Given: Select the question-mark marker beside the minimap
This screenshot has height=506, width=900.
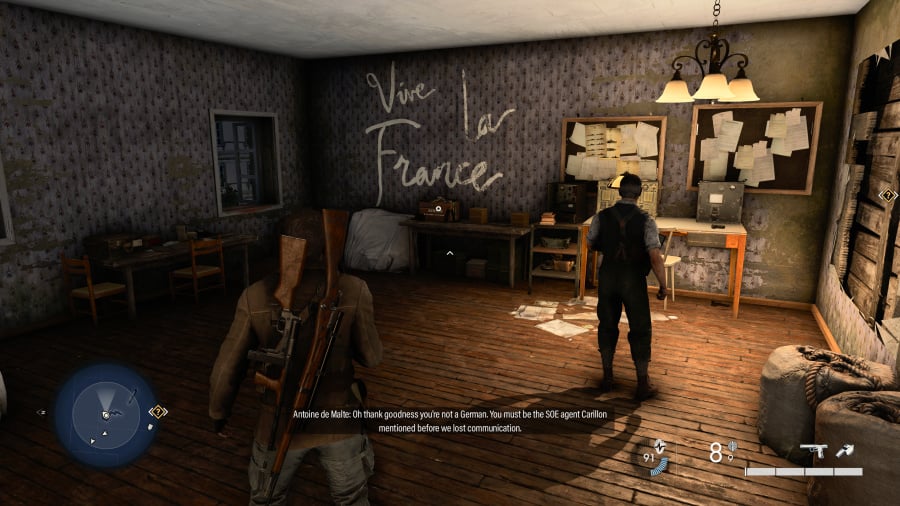Looking at the screenshot, I should pyautogui.click(x=158, y=411).
